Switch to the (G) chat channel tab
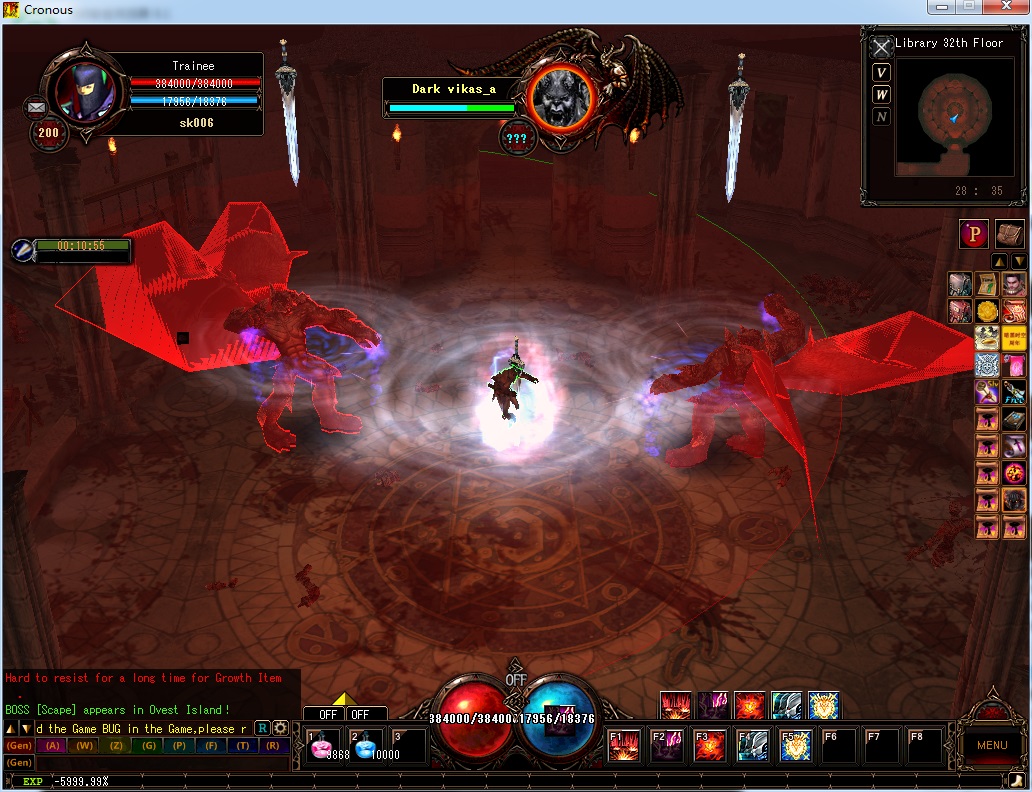 tap(149, 746)
